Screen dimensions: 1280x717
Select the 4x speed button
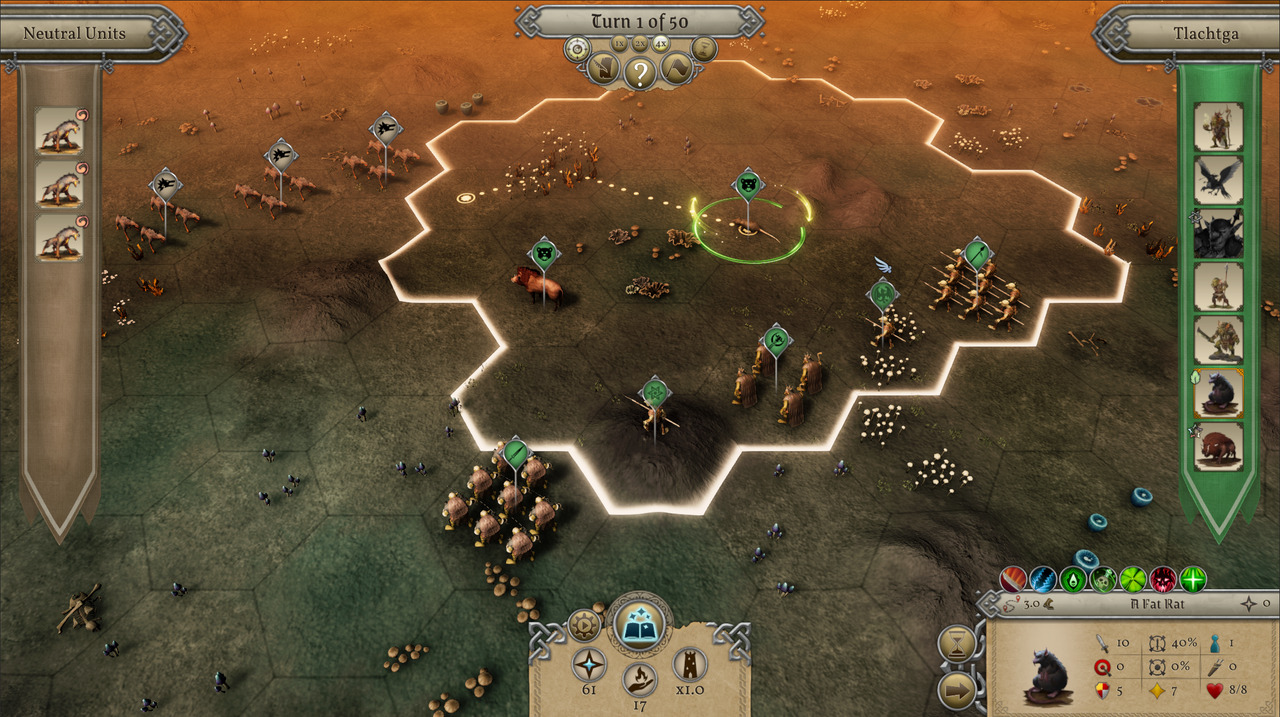[661, 43]
